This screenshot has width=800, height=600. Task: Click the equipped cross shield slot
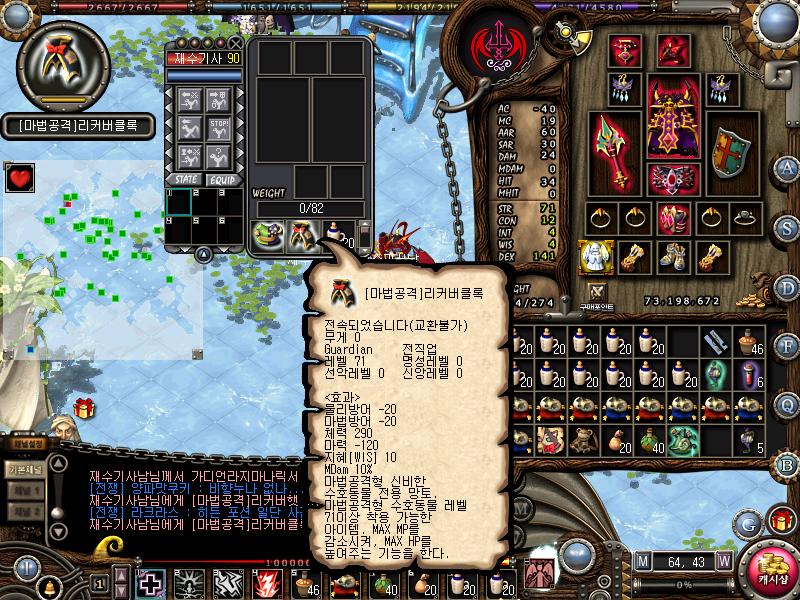tap(728, 152)
